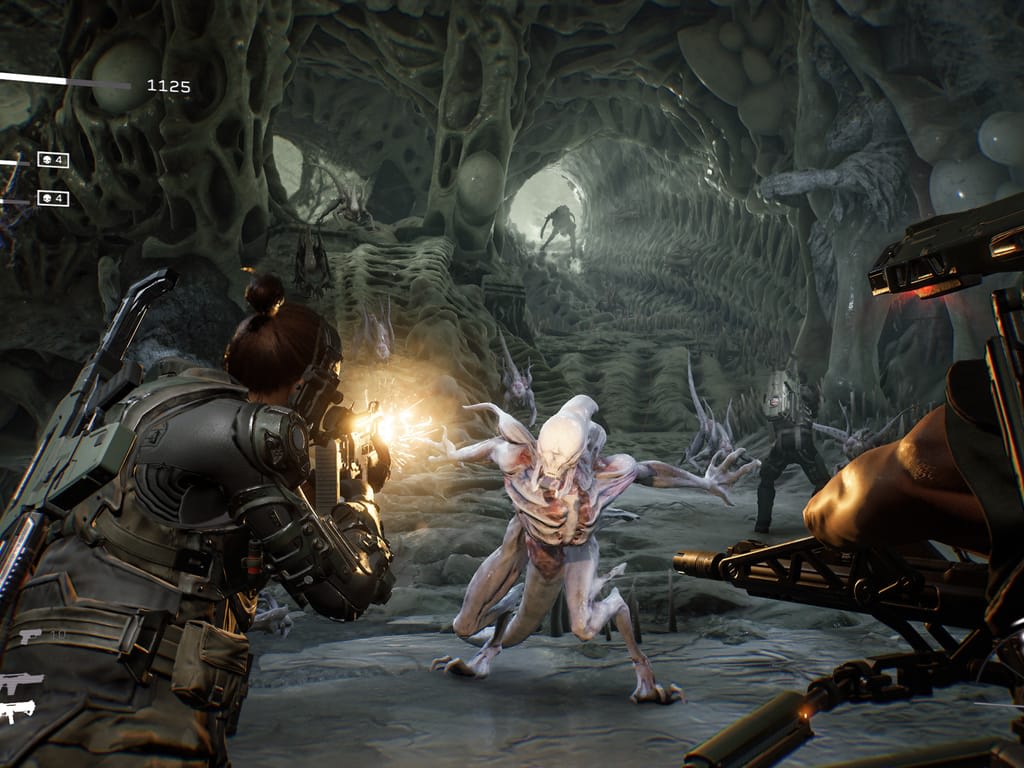Select the highlighted submachine gun icon
Image resolution: width=1024 pixels, height=768 pixels.
(x=18, y=711)
